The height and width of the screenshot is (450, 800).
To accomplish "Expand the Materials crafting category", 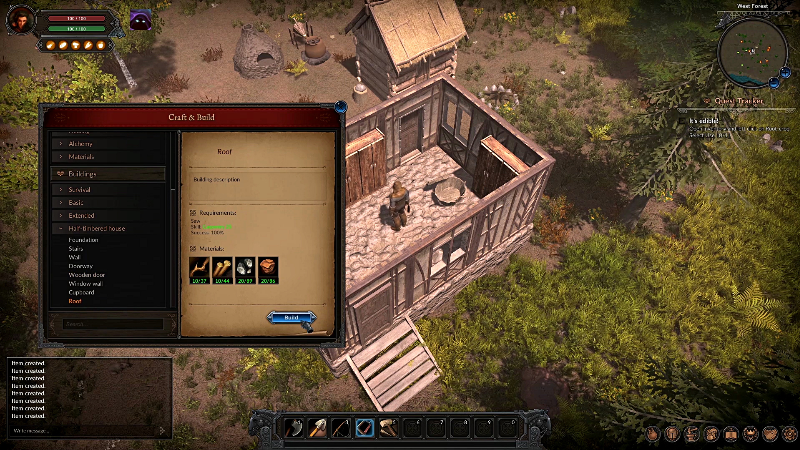I will (x=82, y=157).
